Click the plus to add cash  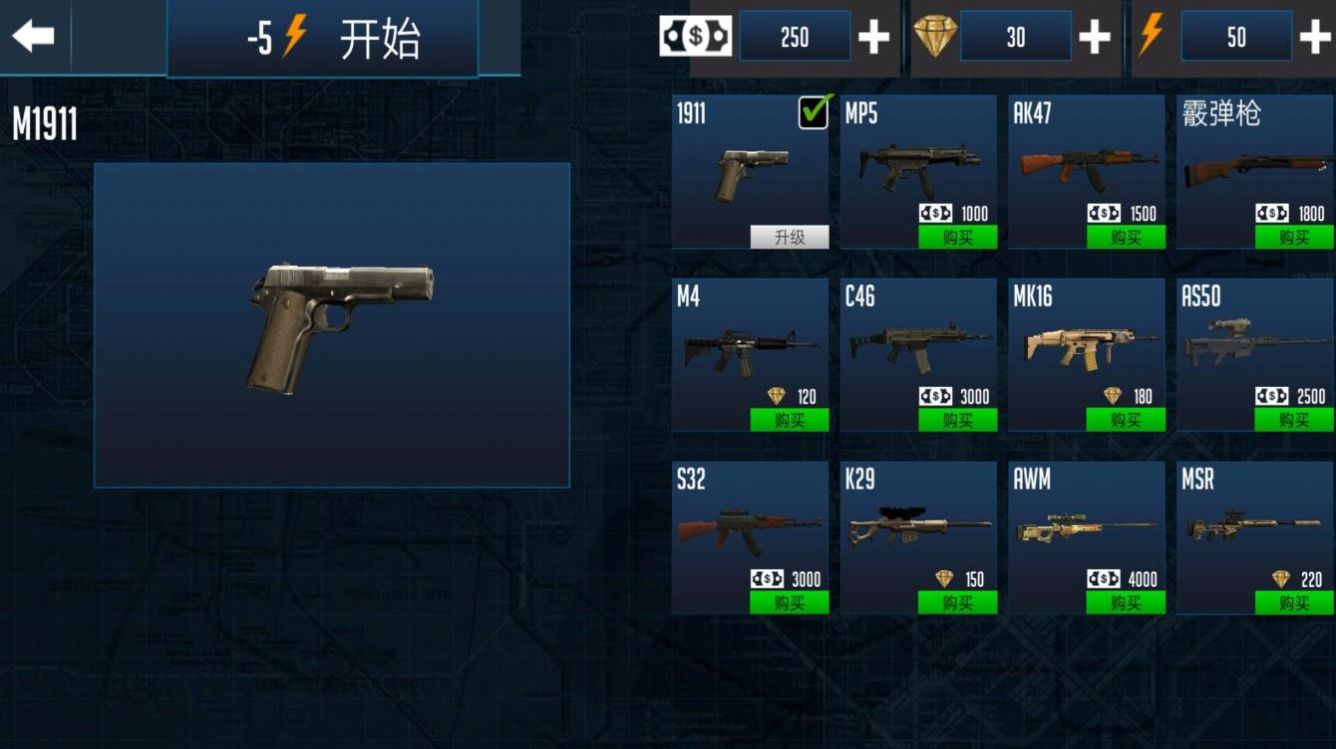point(875,36)
